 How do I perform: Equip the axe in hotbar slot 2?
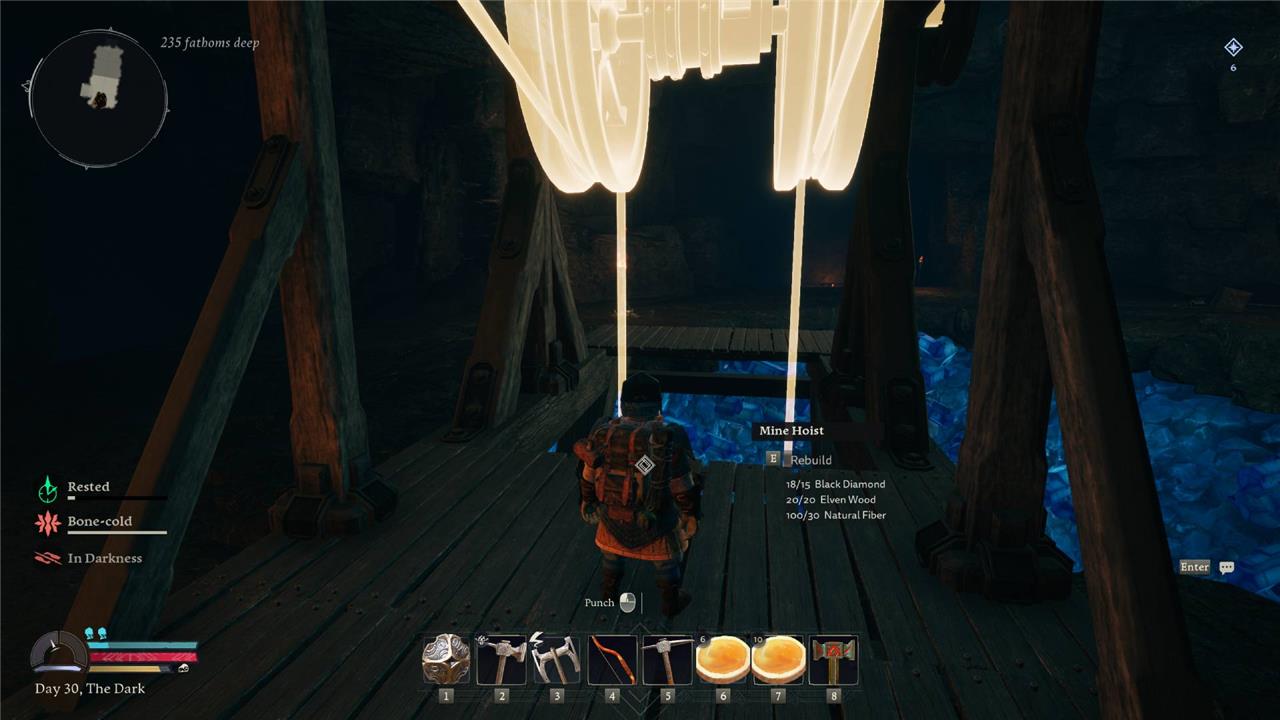tap(502, 660)
